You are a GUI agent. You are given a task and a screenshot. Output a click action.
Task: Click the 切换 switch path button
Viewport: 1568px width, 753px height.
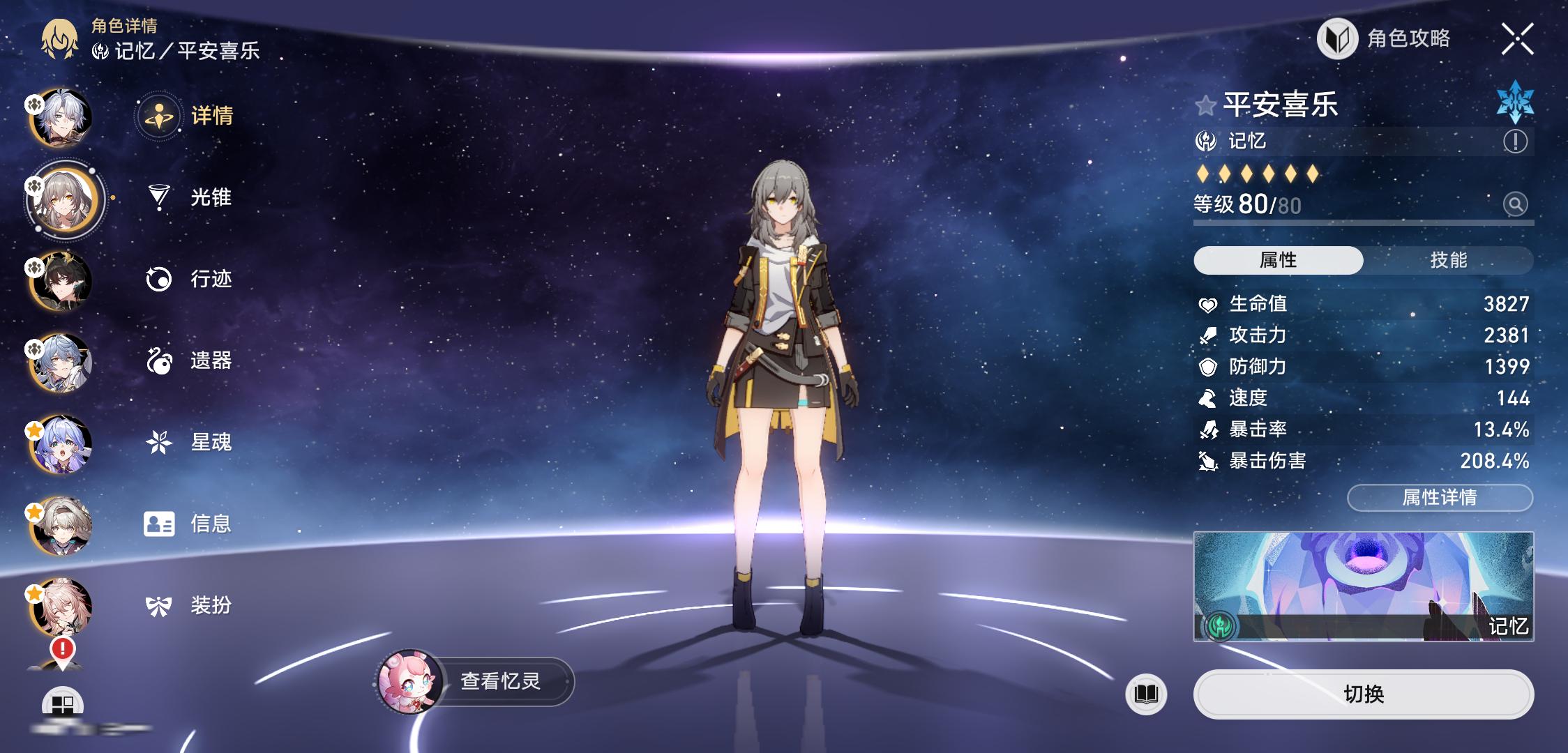coord(1363,694)
